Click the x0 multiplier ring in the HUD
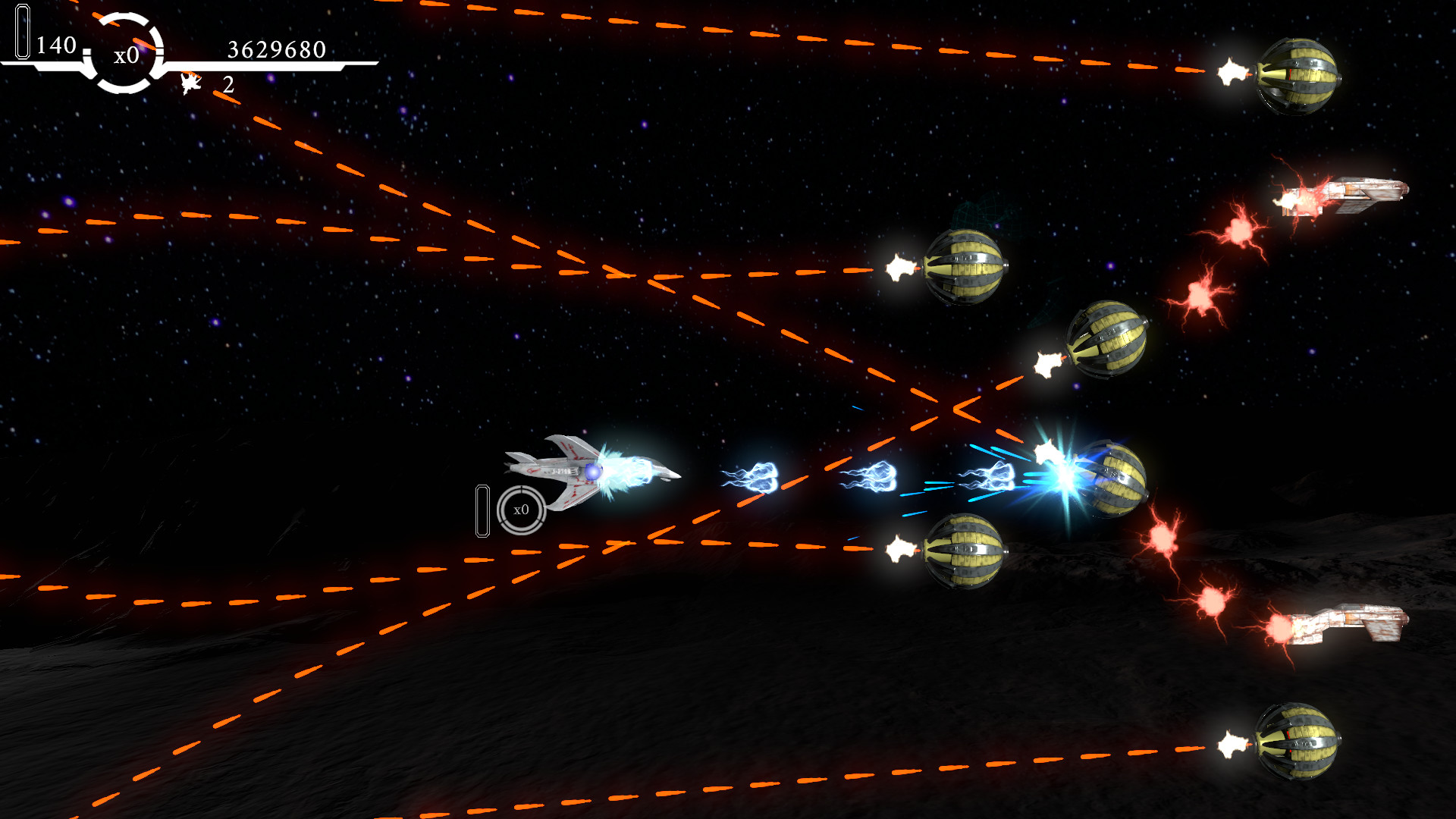Viewport: 1456px width, 819px height. click(125, 55)
